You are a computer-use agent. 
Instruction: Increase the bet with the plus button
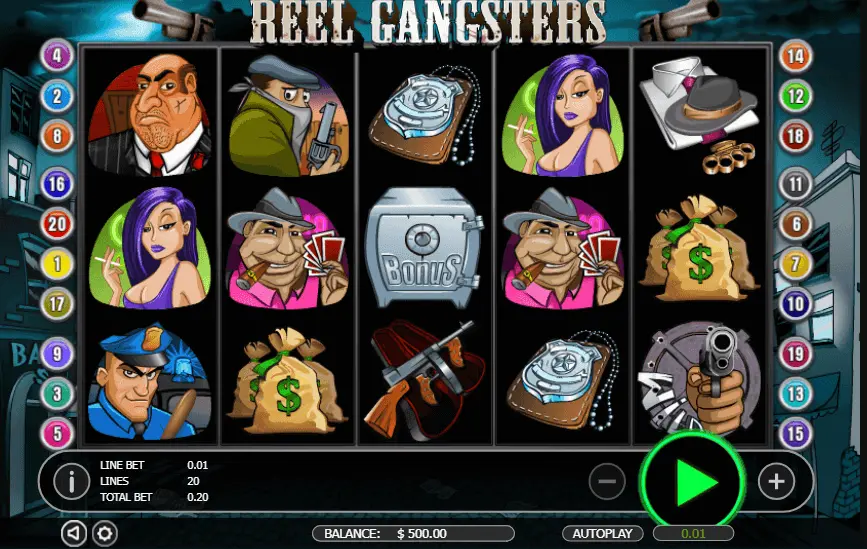[x=776, y=482]
